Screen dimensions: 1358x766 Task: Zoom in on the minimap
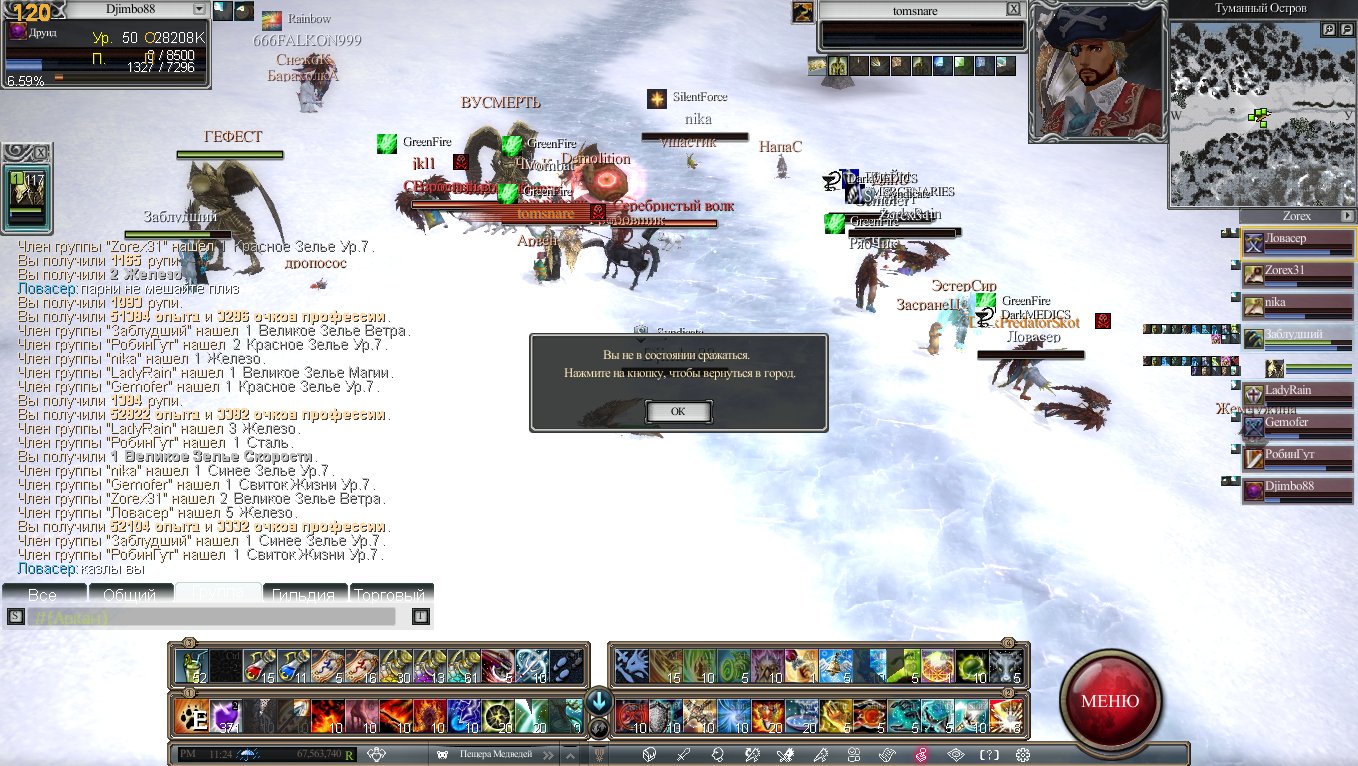(1330, 30)
